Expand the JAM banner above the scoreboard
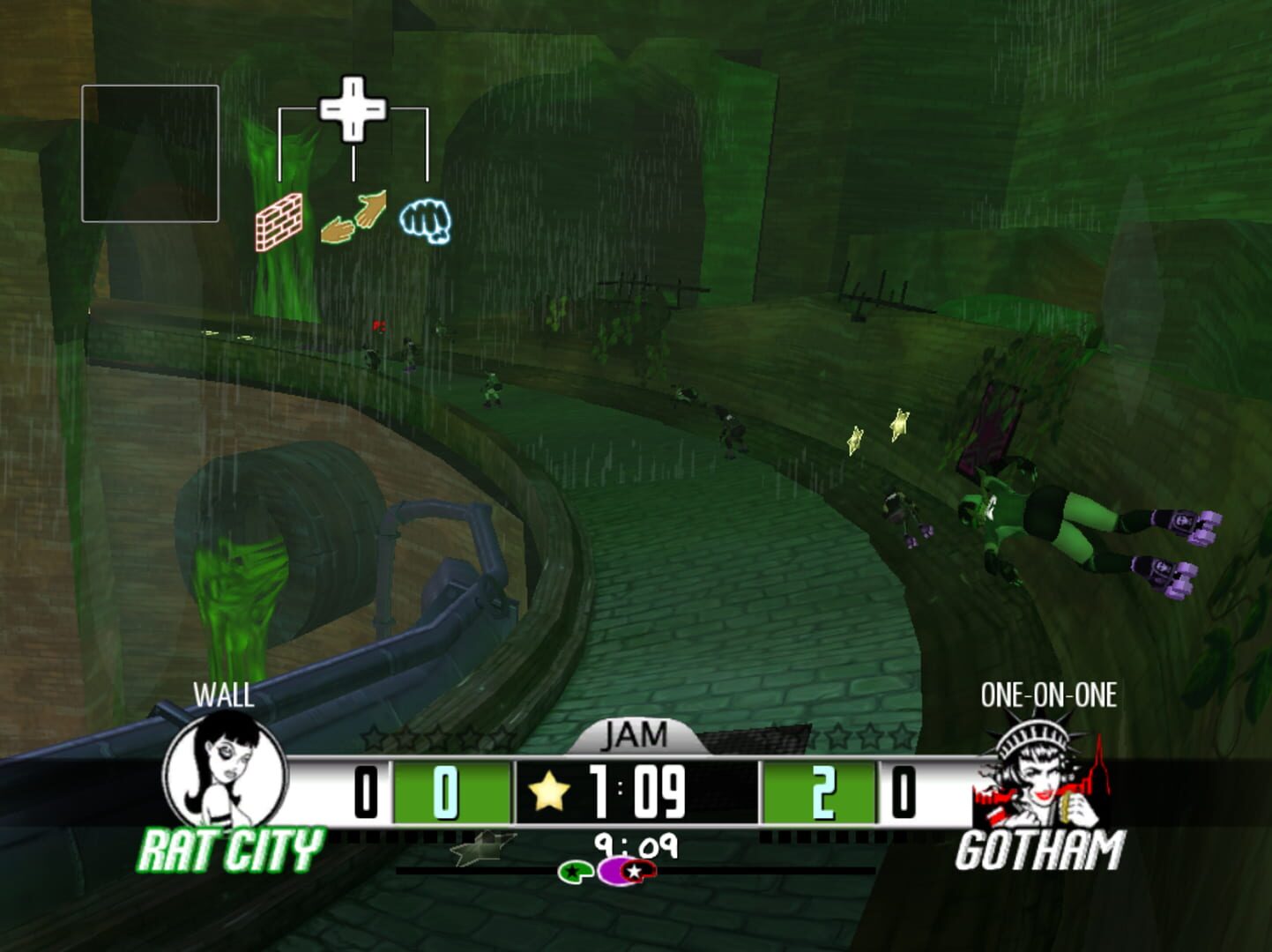This screenshot has width=1272, height=952. click(x=636, y=734)
